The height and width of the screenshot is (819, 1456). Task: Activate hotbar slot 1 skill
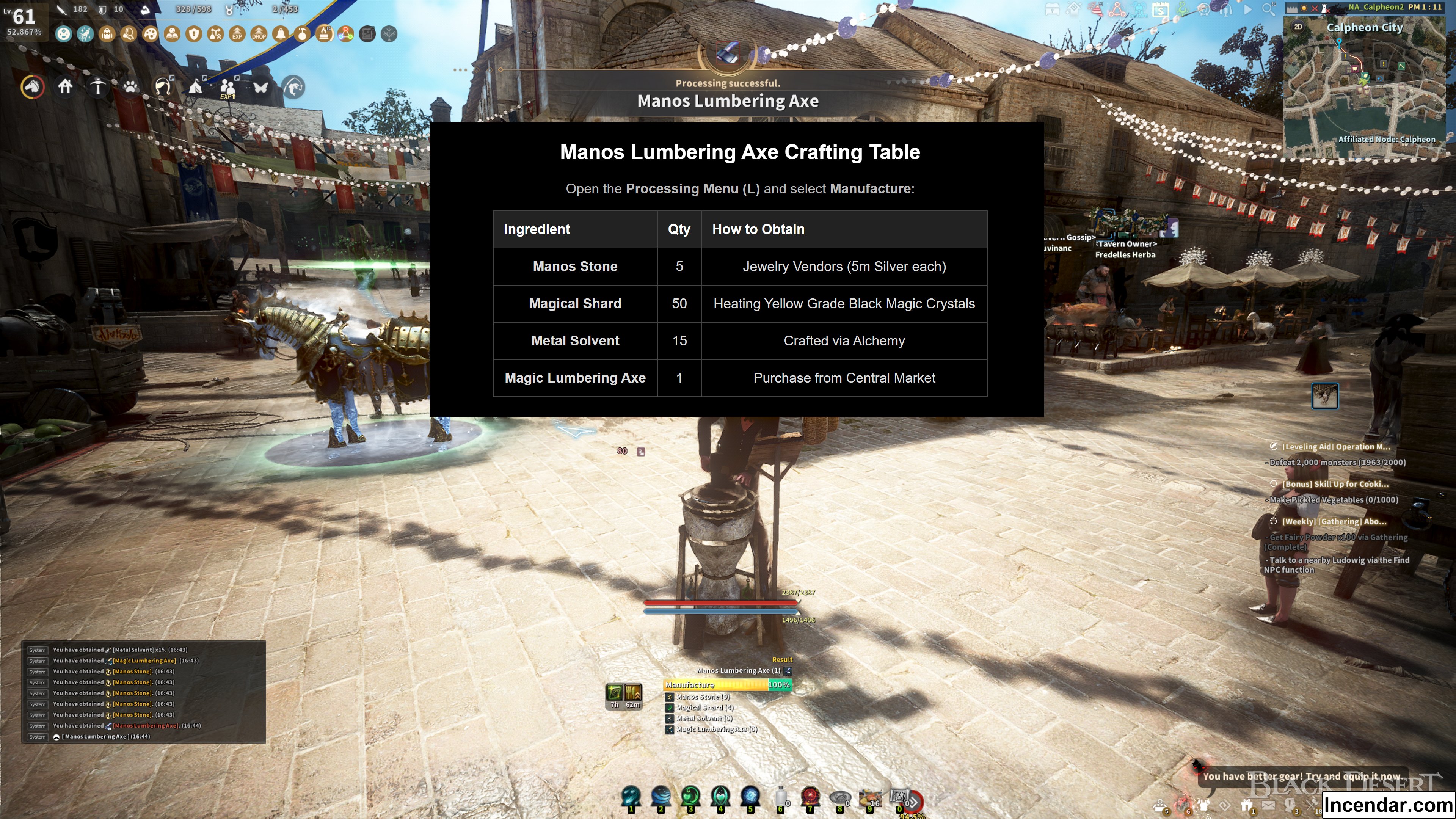[631, 797]
